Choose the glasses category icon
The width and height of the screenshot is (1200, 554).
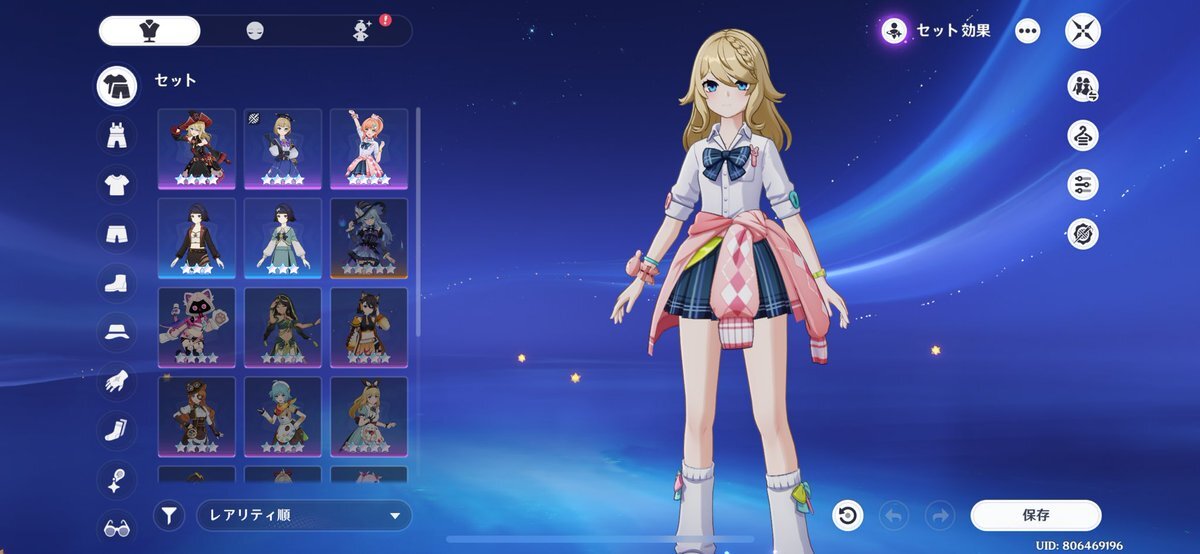pyautogui.click(x=117, y=528)
